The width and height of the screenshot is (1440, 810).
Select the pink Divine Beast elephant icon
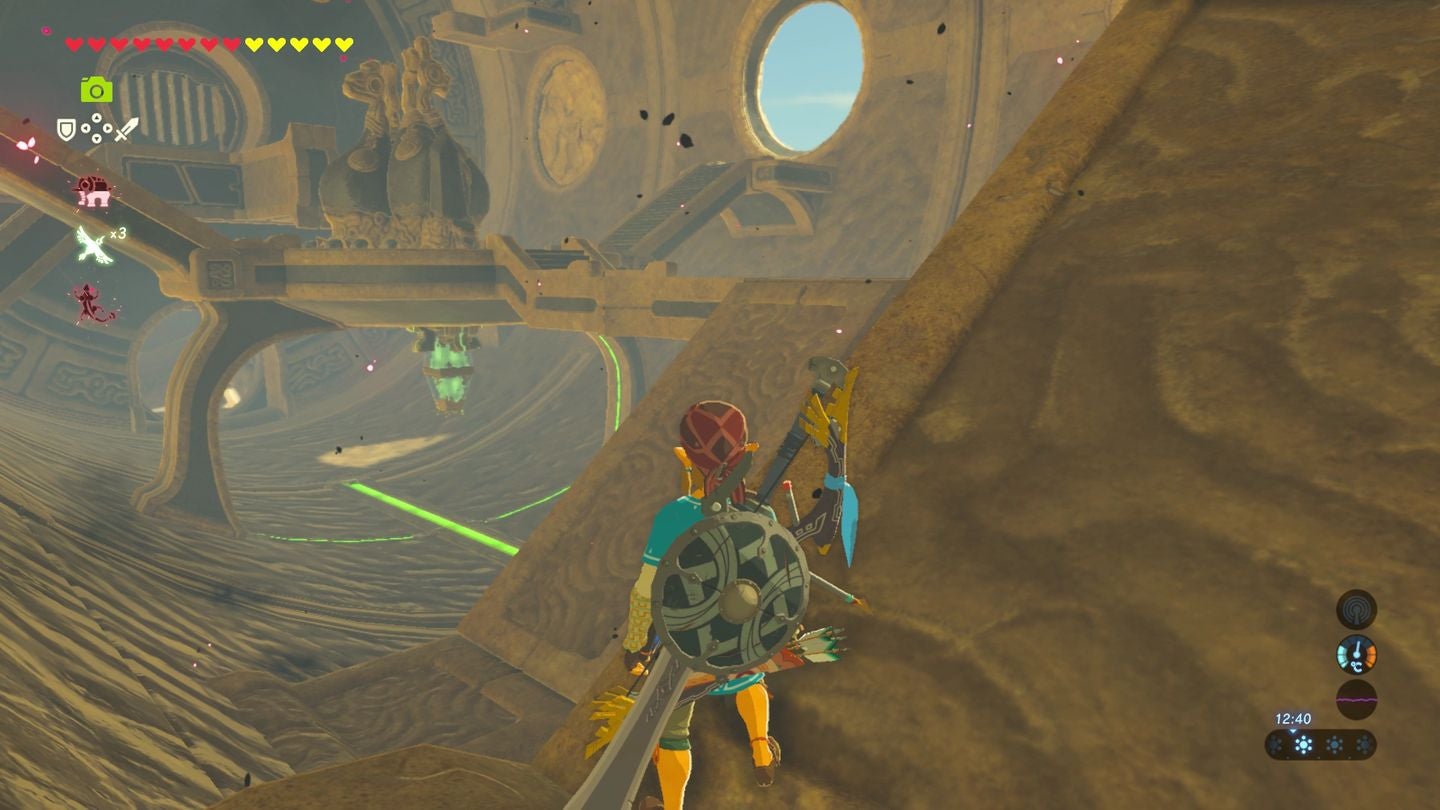(92, 190)
